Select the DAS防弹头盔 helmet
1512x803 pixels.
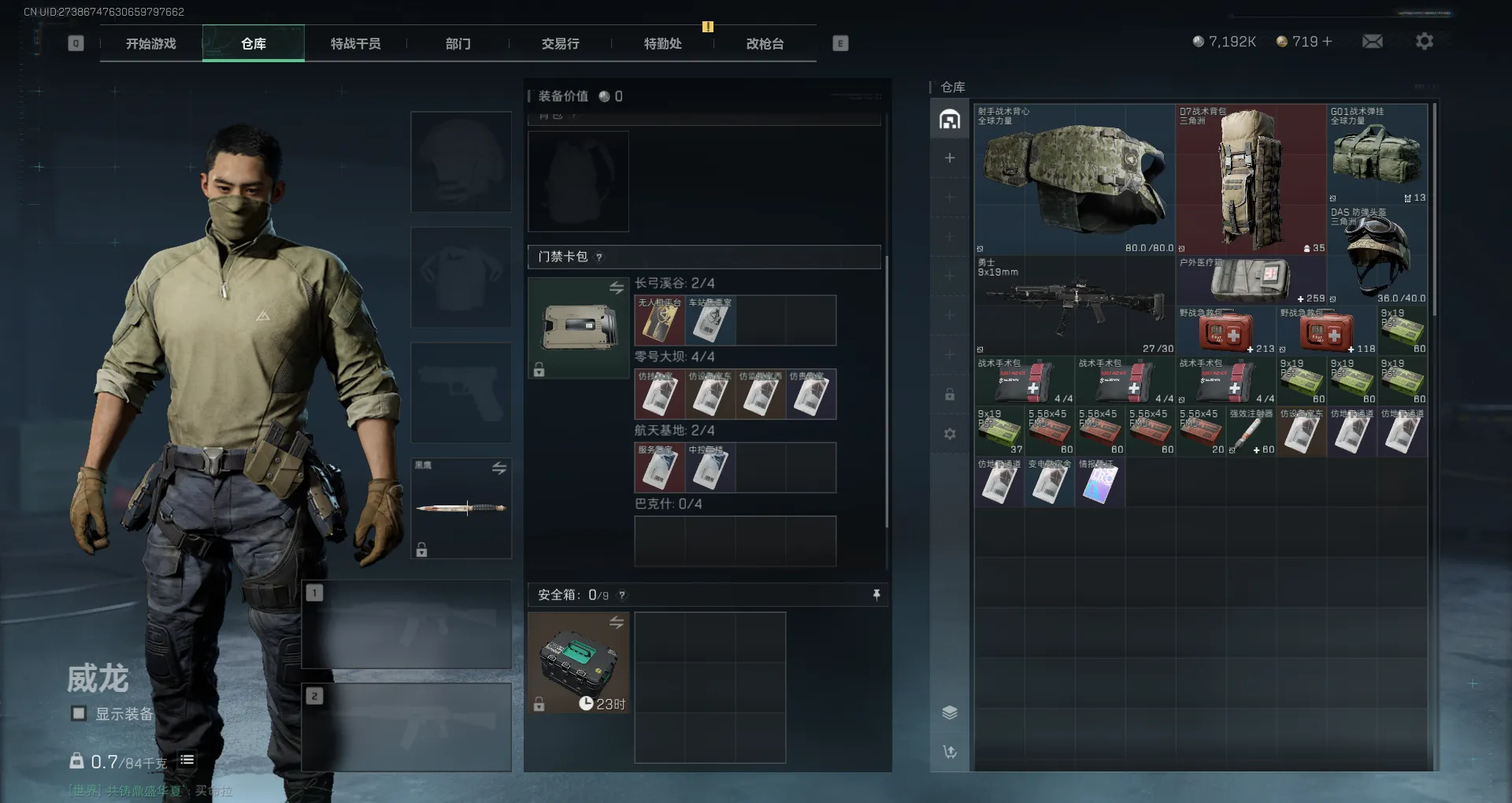tap(1377, 255)
